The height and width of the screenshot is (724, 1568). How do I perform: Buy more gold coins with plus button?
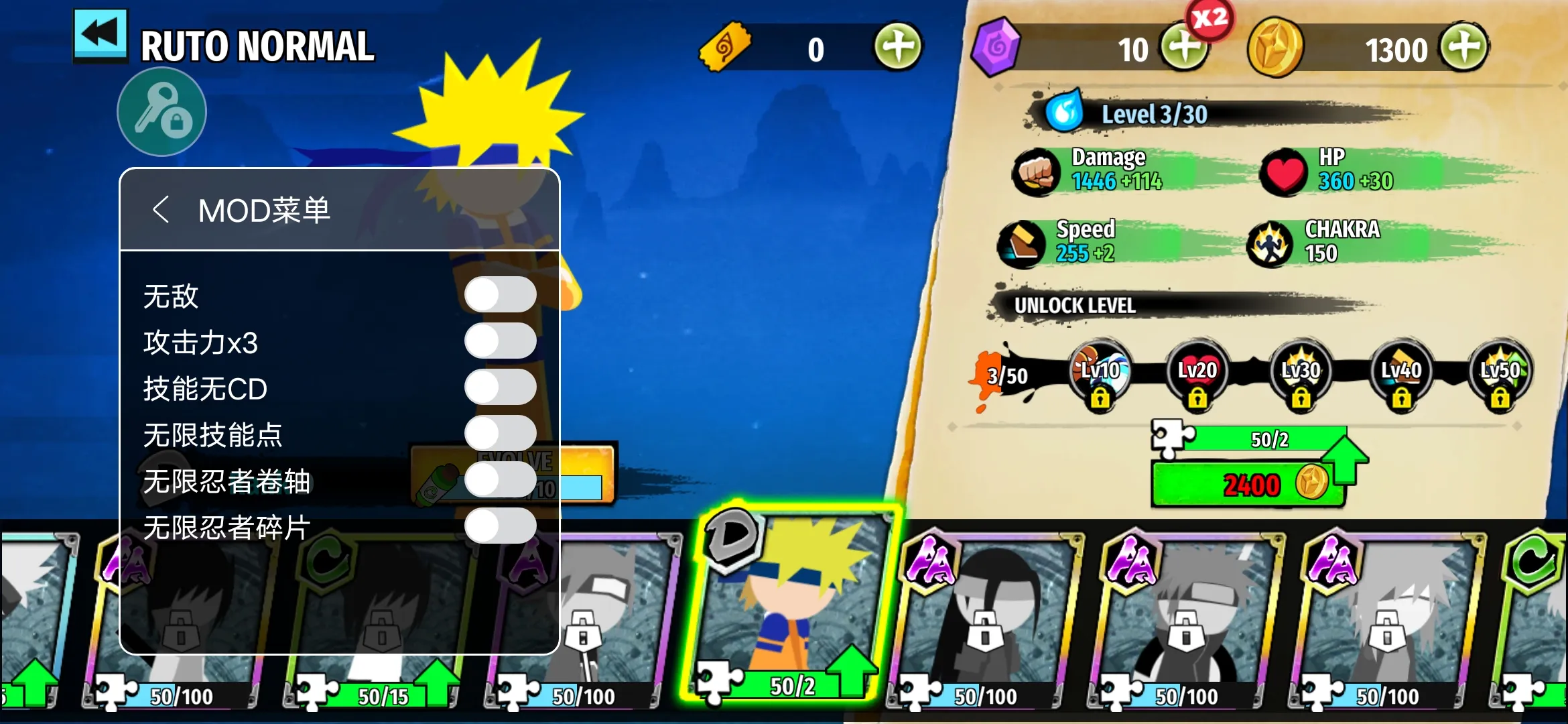click(1465, 47)
